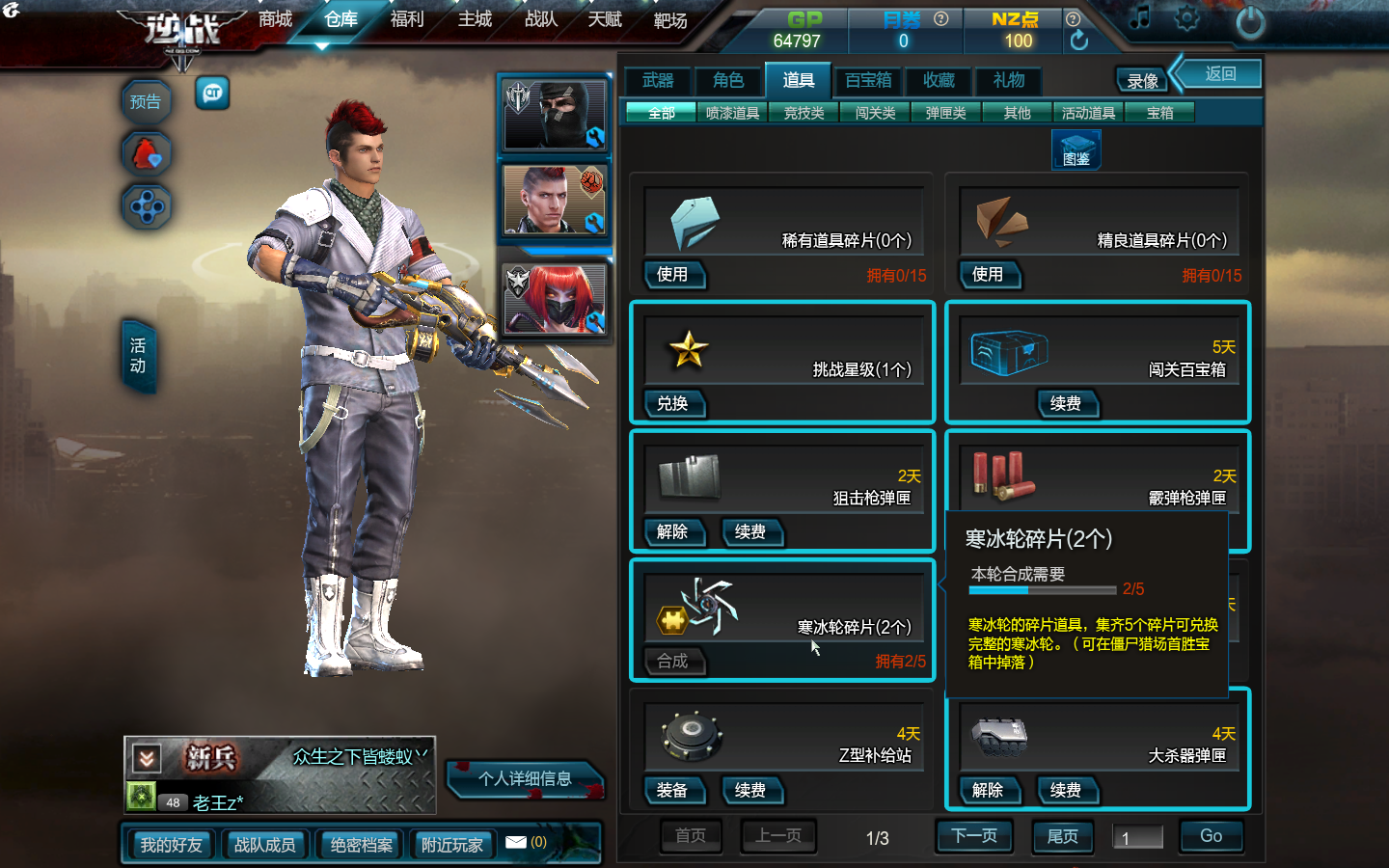Show 我的好友 friends list
Viewport: 1389px width, 868px height.
click(172, 845)
